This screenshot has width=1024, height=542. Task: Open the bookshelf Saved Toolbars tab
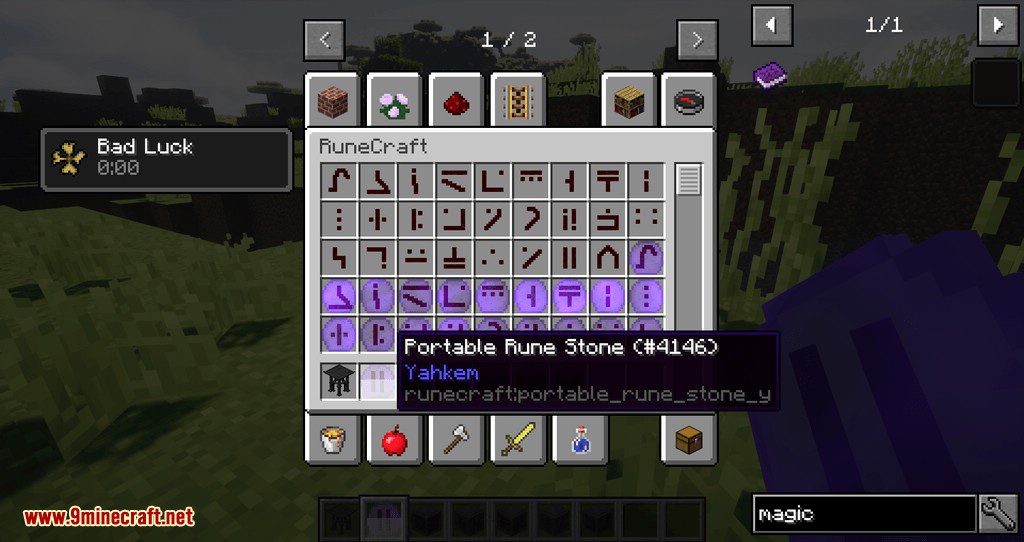(x=629, y=100)
